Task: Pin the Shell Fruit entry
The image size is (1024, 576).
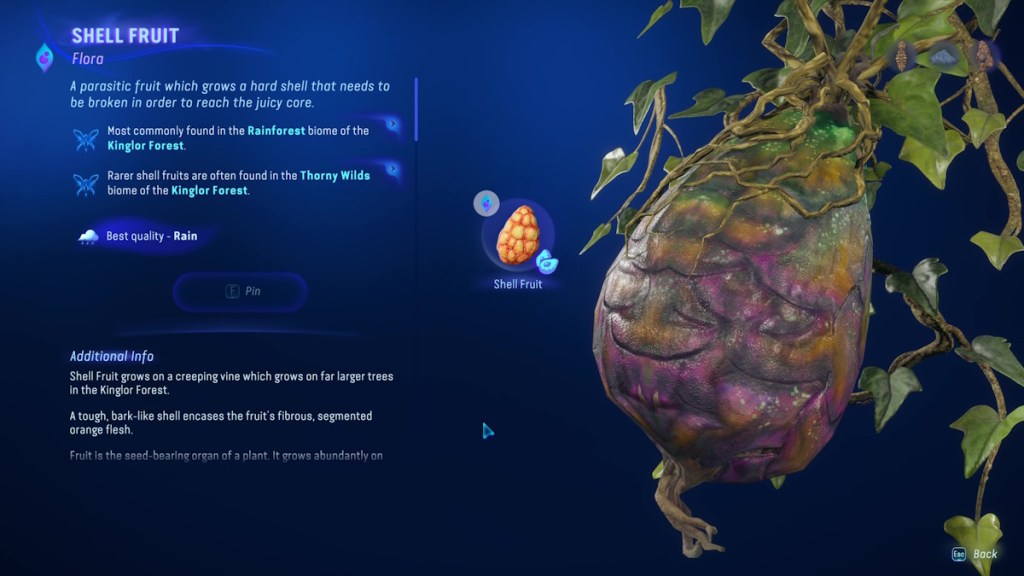Action: (x=240, y=291)
